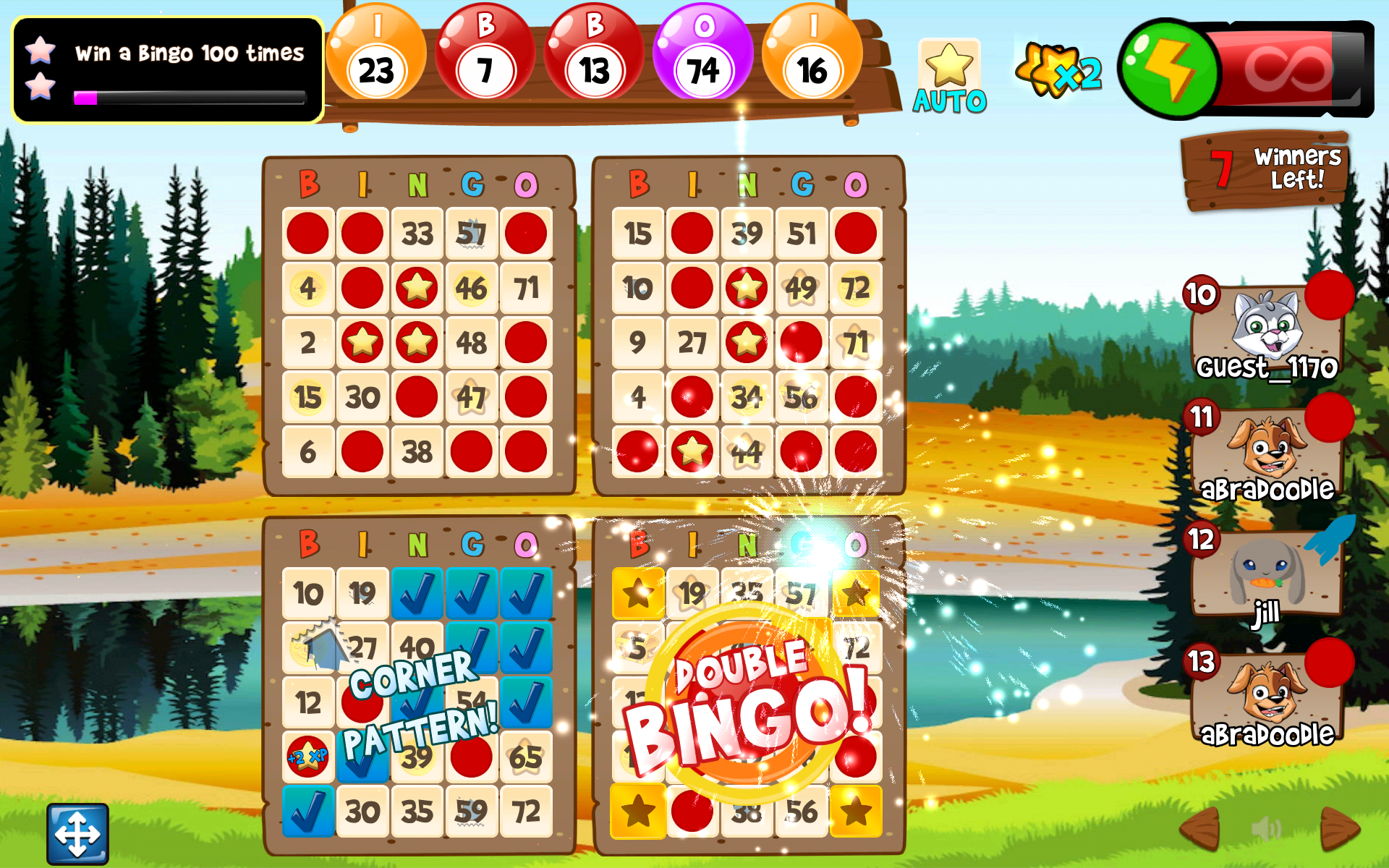This screenshot has height=868, width=1389.
Task: Mark the number 12 tile
Action: pyautogui.click(x=308, y=703)
